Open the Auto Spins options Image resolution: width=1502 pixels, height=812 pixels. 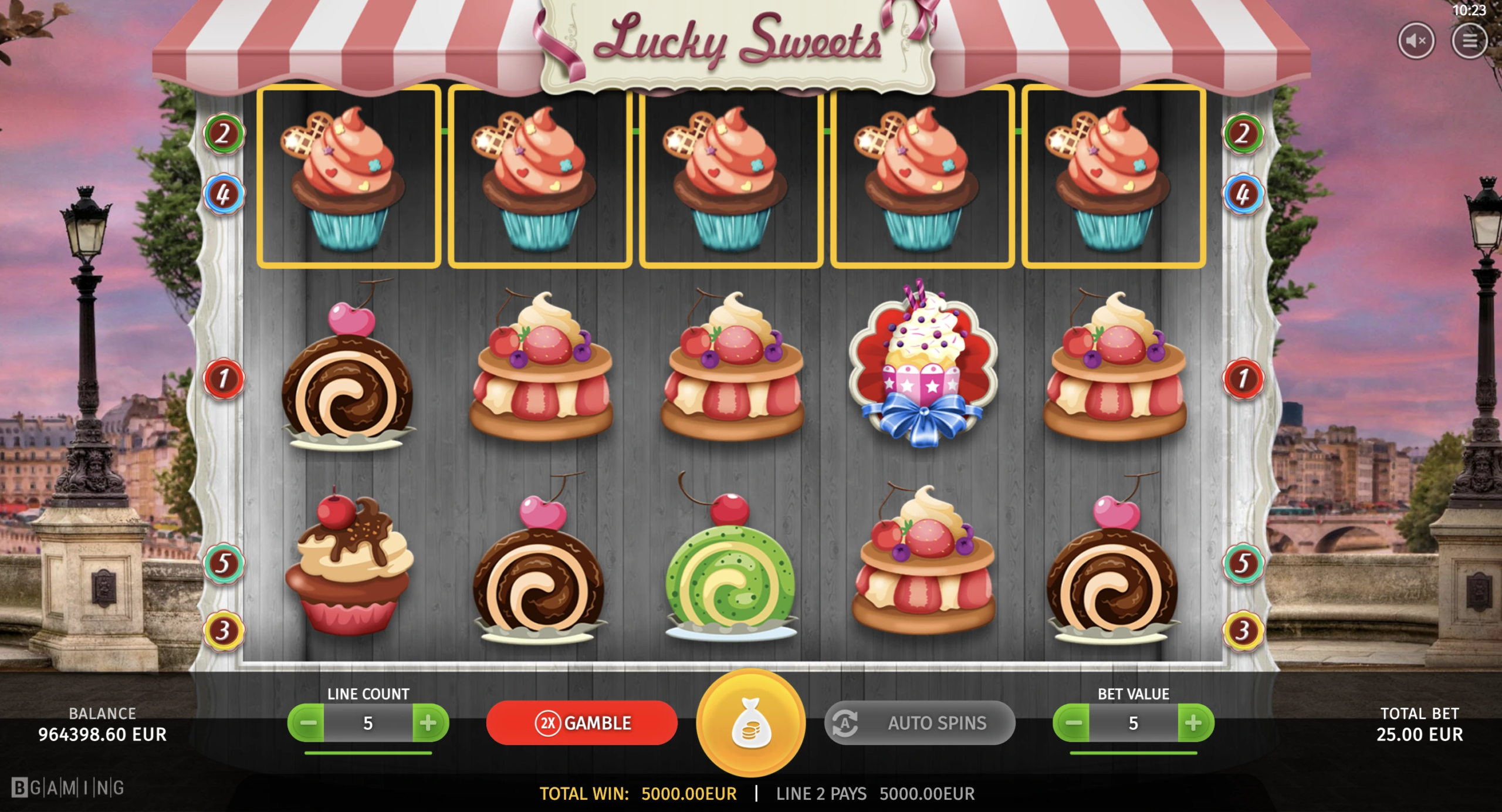(919, 723)
